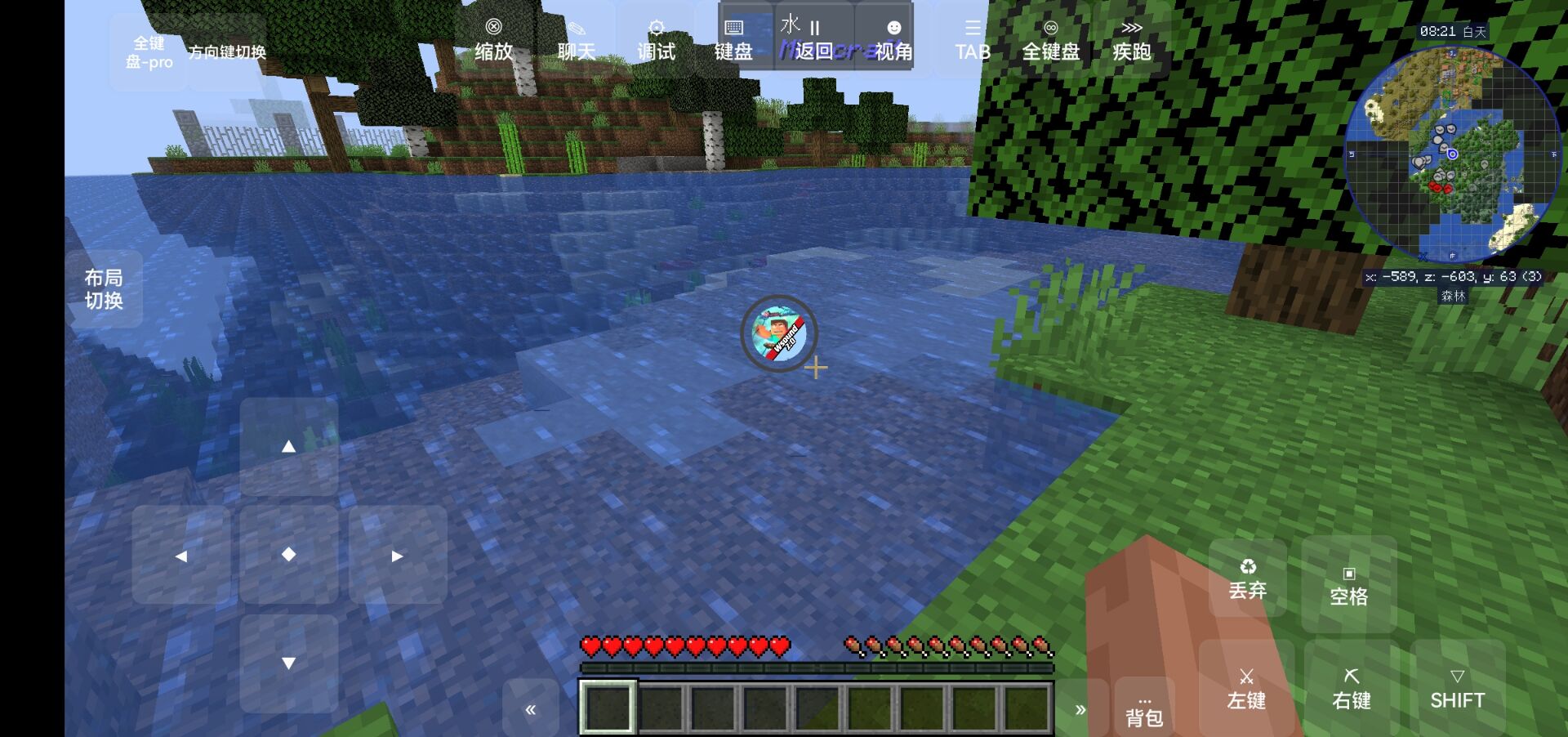The height and width of the screenshot is (737, 1568).
Task: Activate the 疾跑 sprint button
Action: 1131,40
